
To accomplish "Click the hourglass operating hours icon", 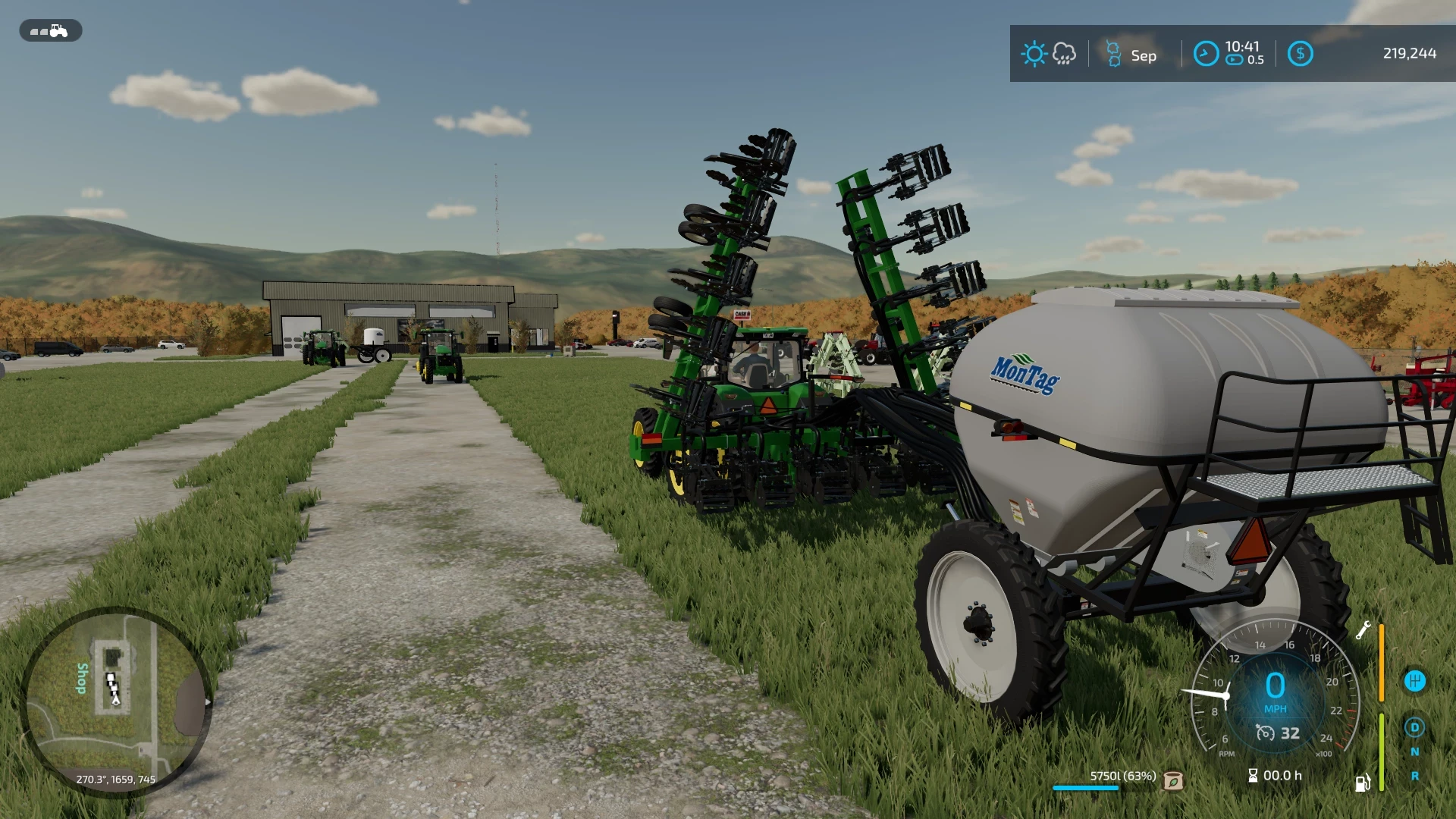I will pos(1253,775).
